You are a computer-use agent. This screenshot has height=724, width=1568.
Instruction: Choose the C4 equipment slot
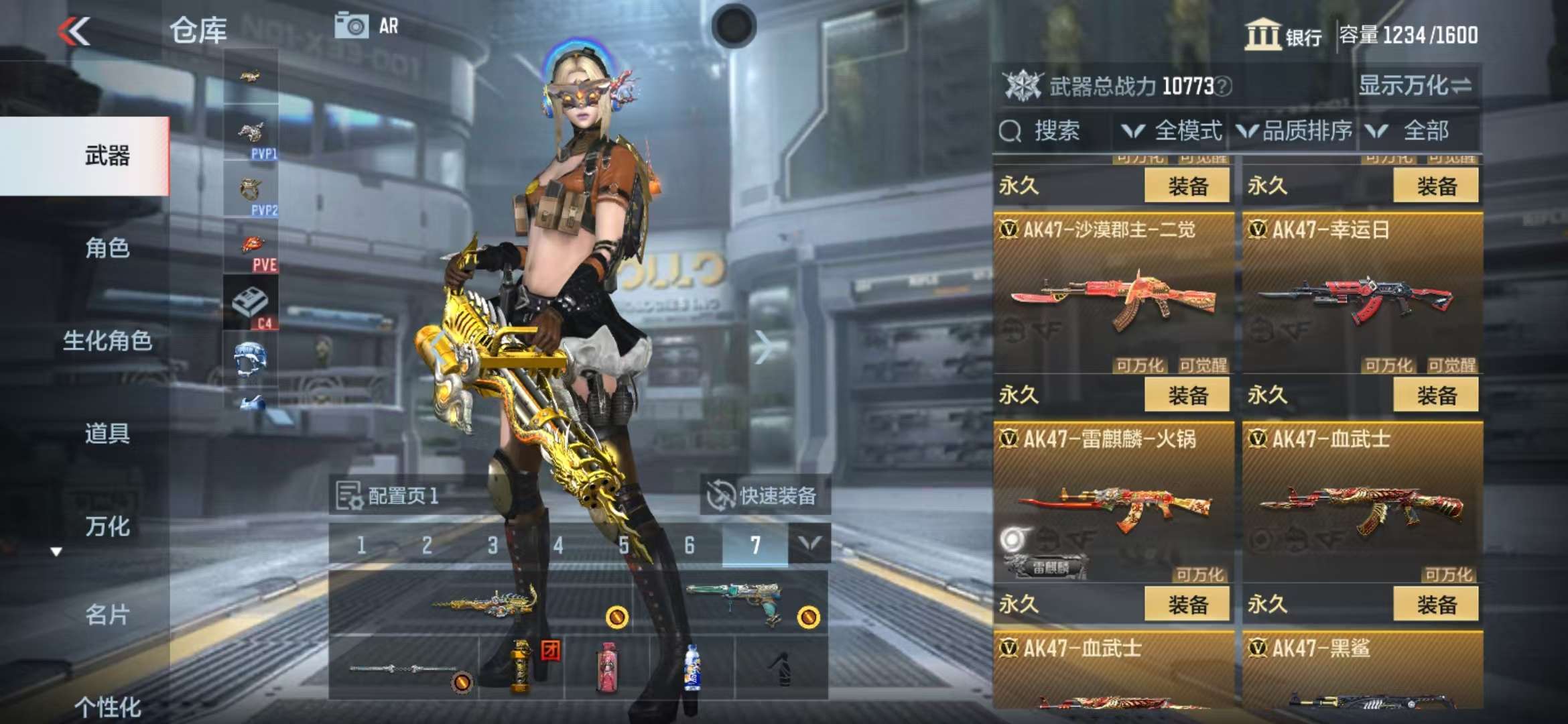tap(251, 305)
